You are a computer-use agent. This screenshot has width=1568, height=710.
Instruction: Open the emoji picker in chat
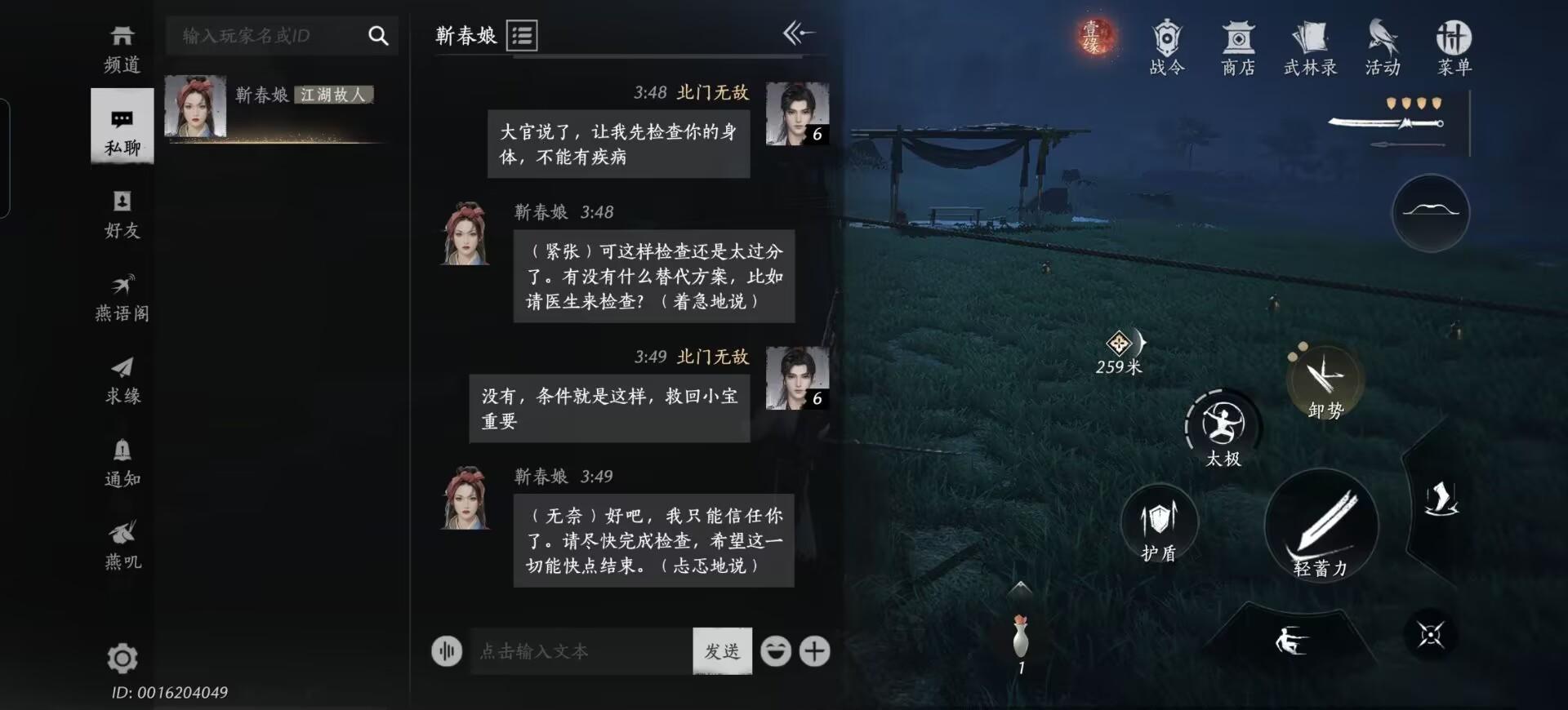[x=776, y=651]
